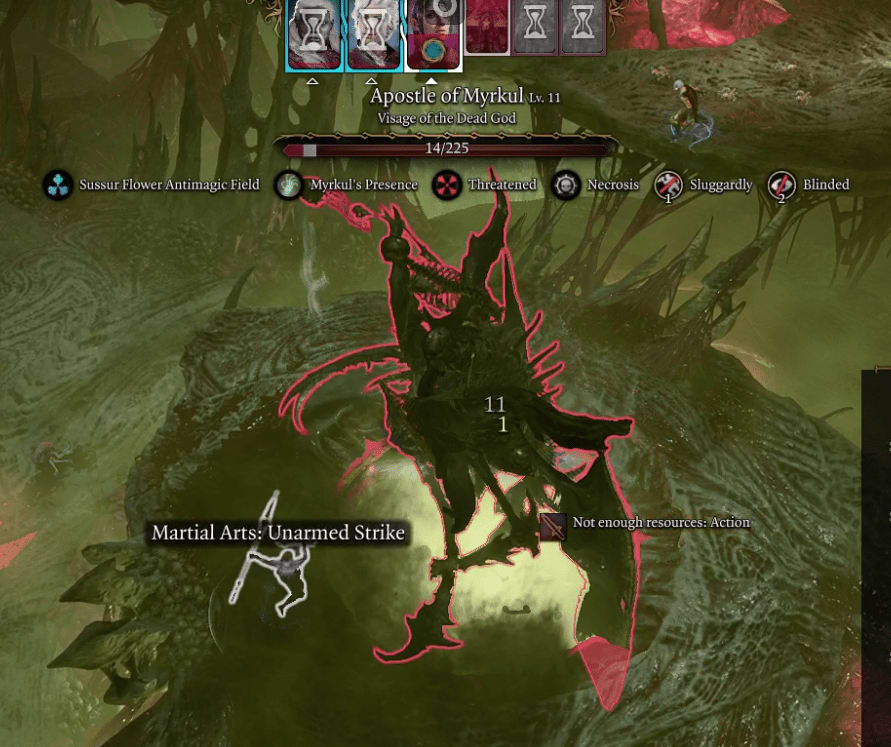Select the Threatened status icon
This screenshot has height=747, width=891.
point(446,185)
